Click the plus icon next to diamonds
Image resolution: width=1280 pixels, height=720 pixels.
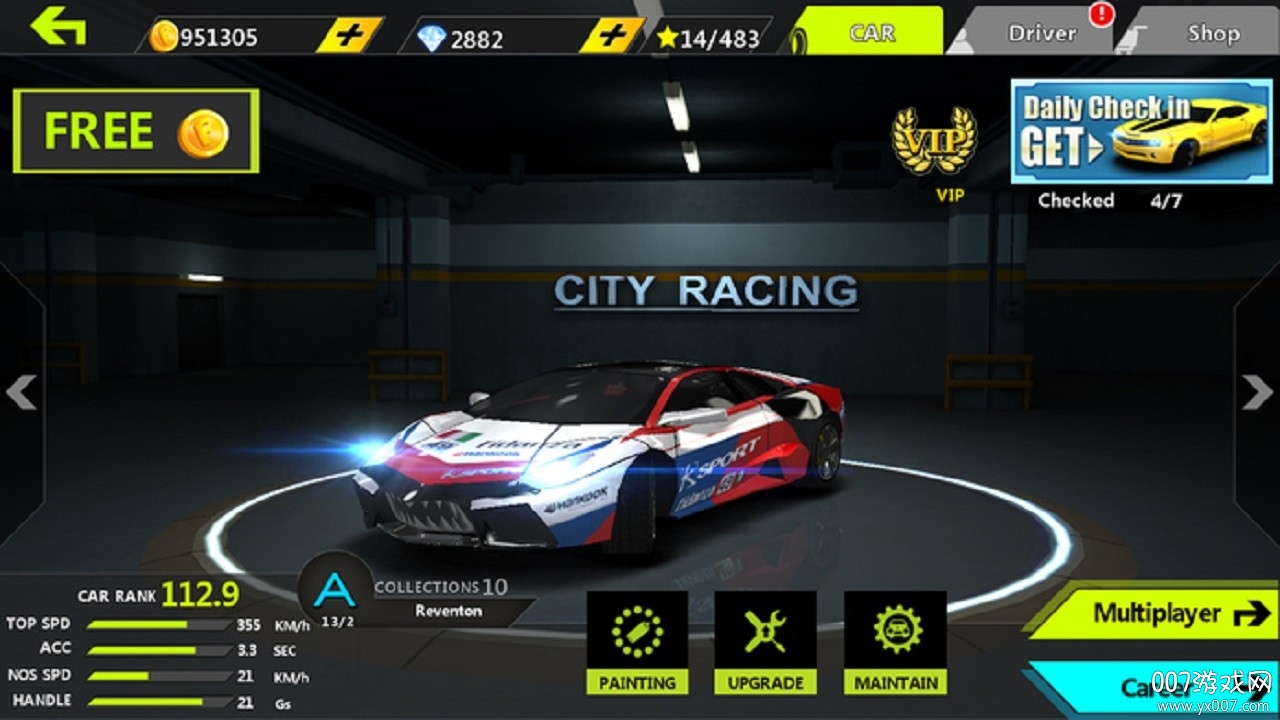tap(611, 33)
